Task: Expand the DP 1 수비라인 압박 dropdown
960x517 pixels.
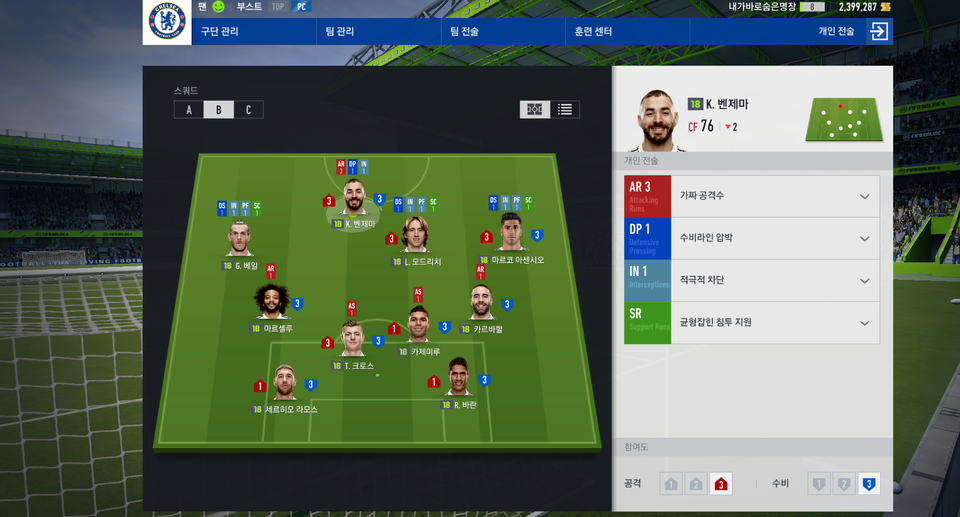Action: 864,238
